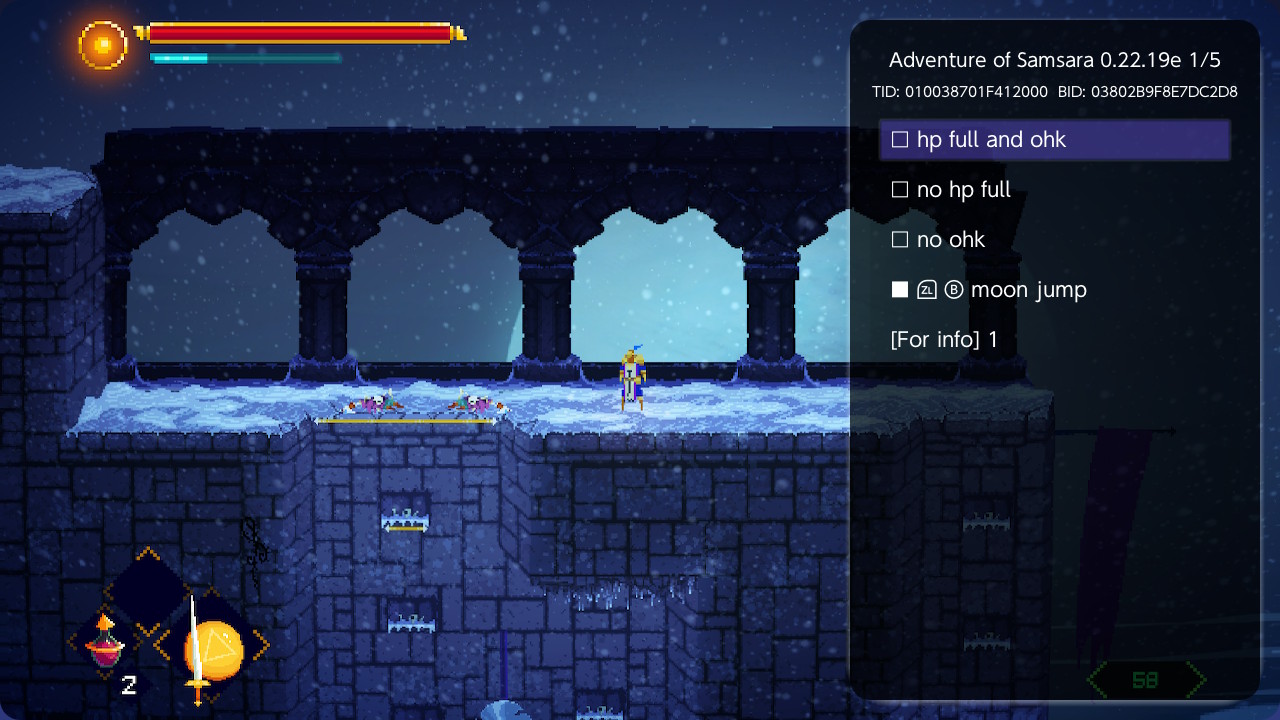Click the ZL button icon on the moon jump row
This screenshot has height=720, width=1280.
927,290
